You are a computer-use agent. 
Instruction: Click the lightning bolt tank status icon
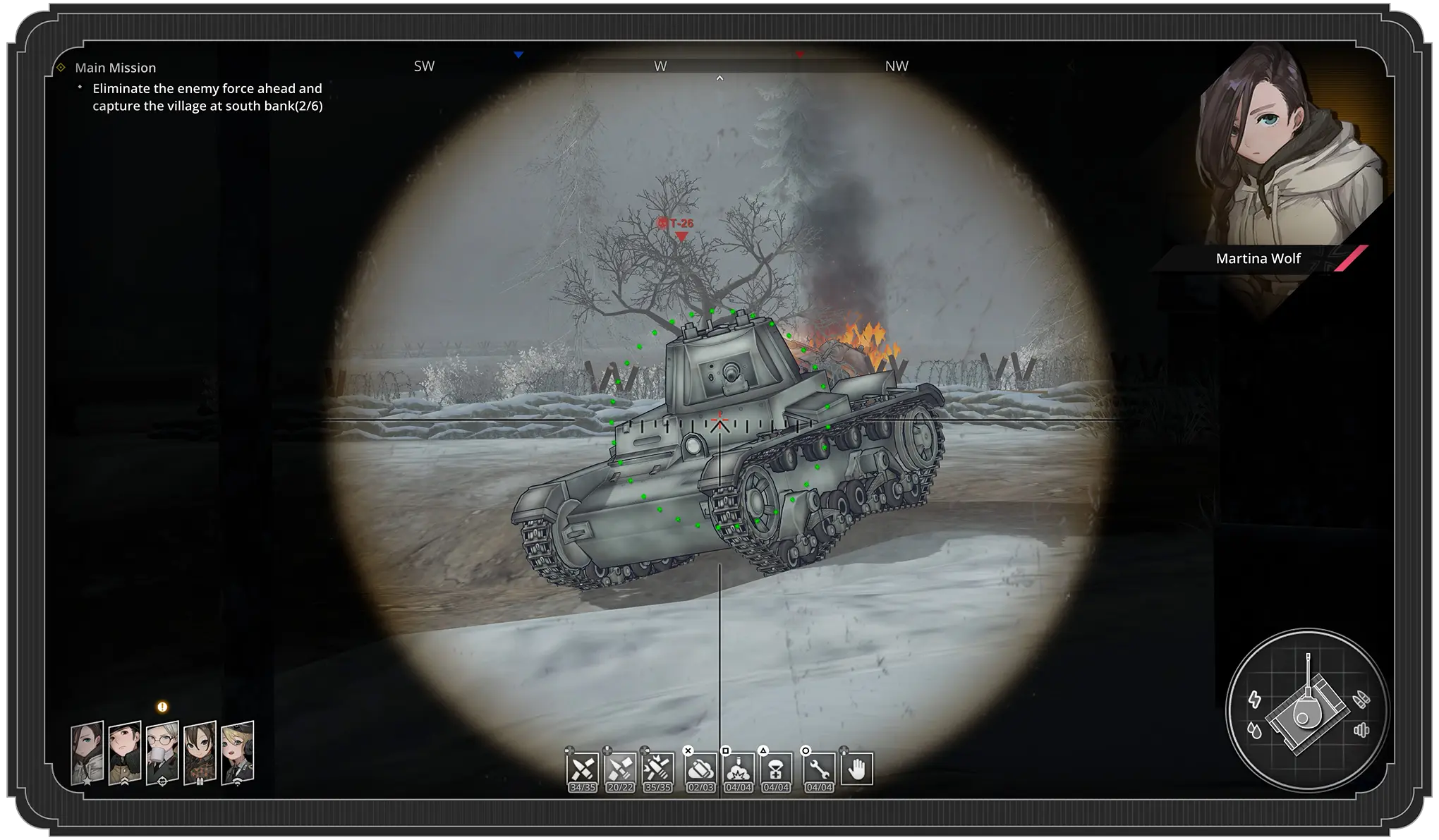1255,699
